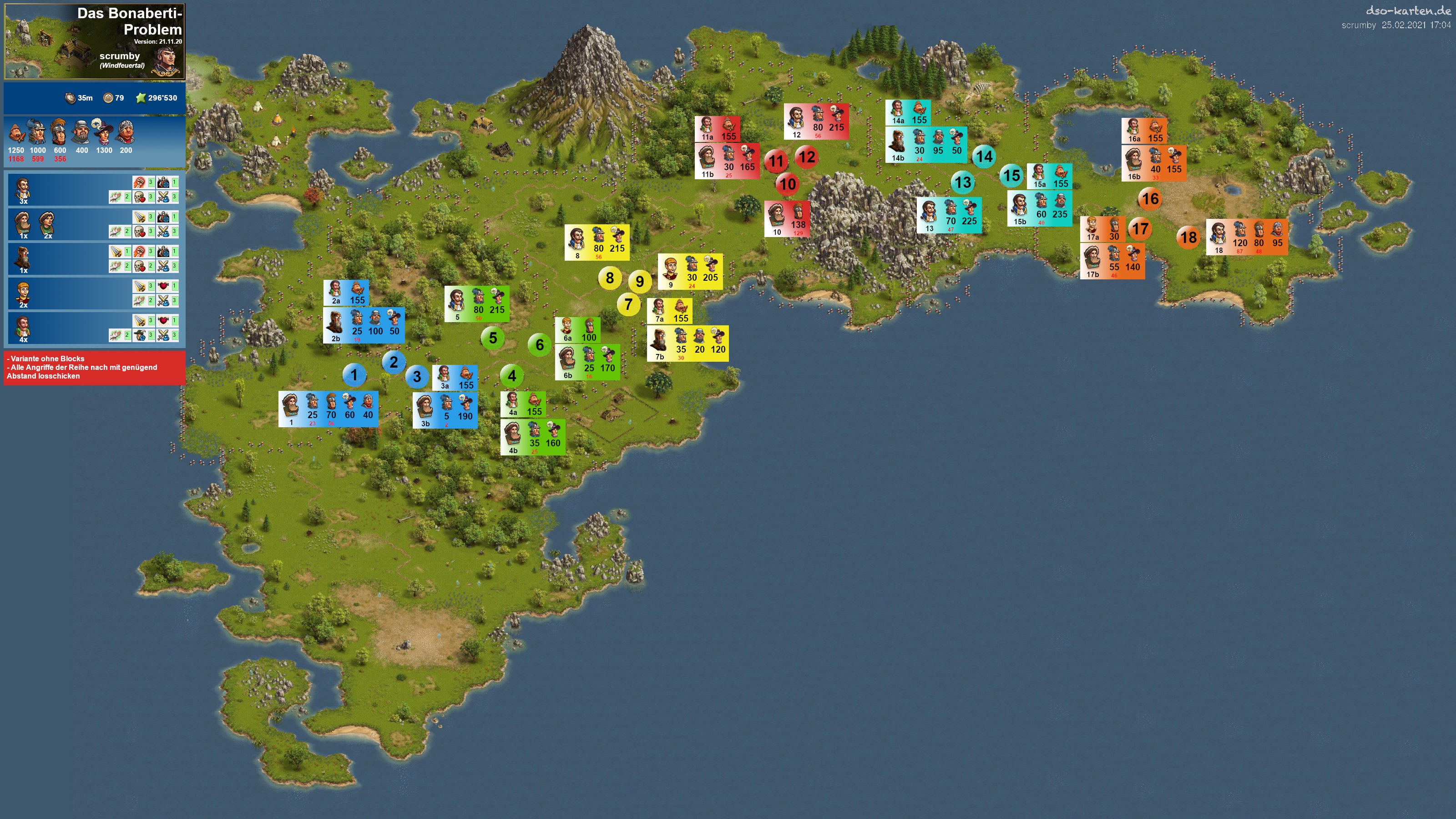Image resolution: width=1456 pixels, height=819 pixels.
Task: Select the yellow marker numbered 8
Action: tap(609, 278)
